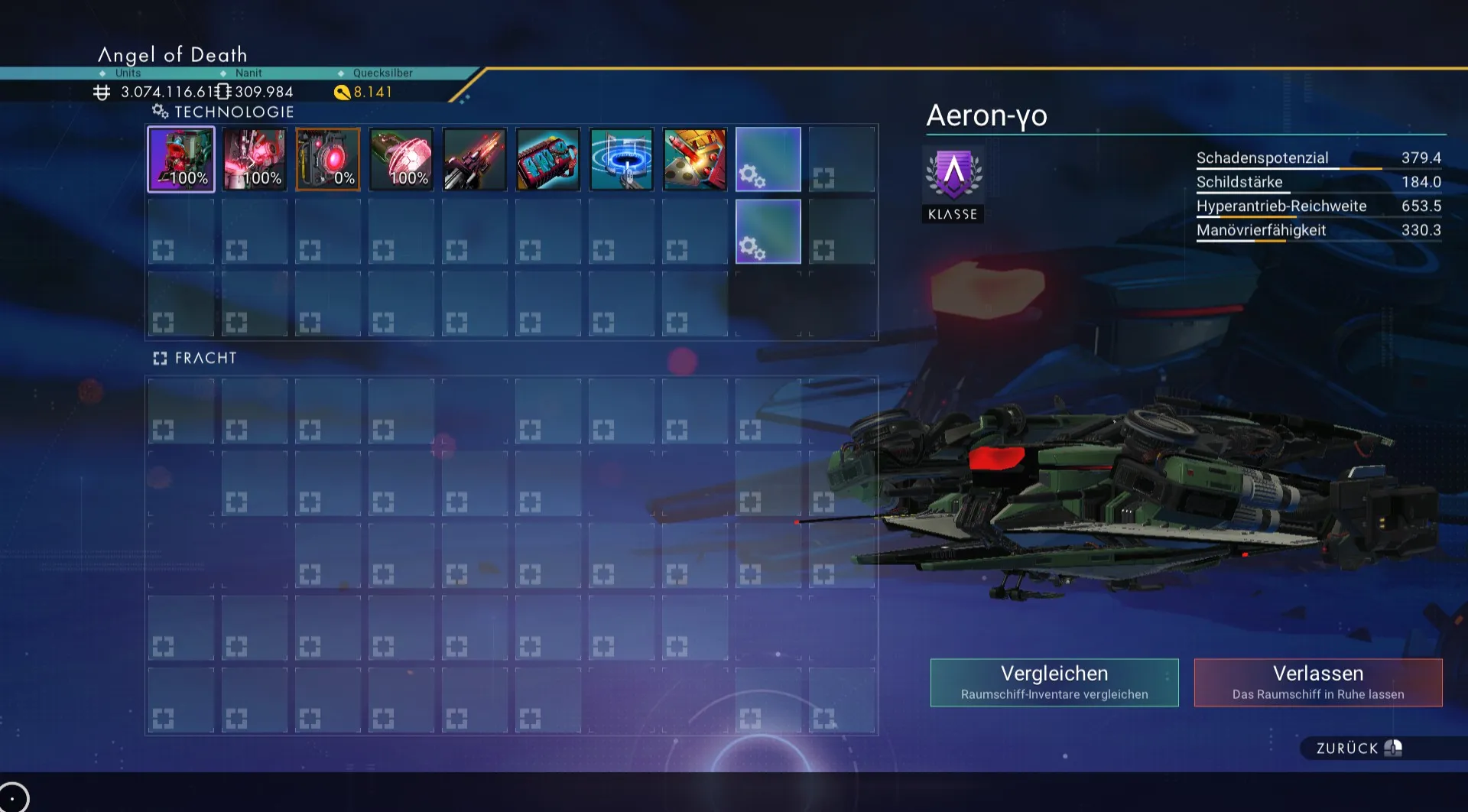Choose the pink dome shield technology slot
This screenshot has height=812, width=1468.
tap(401, 159)
